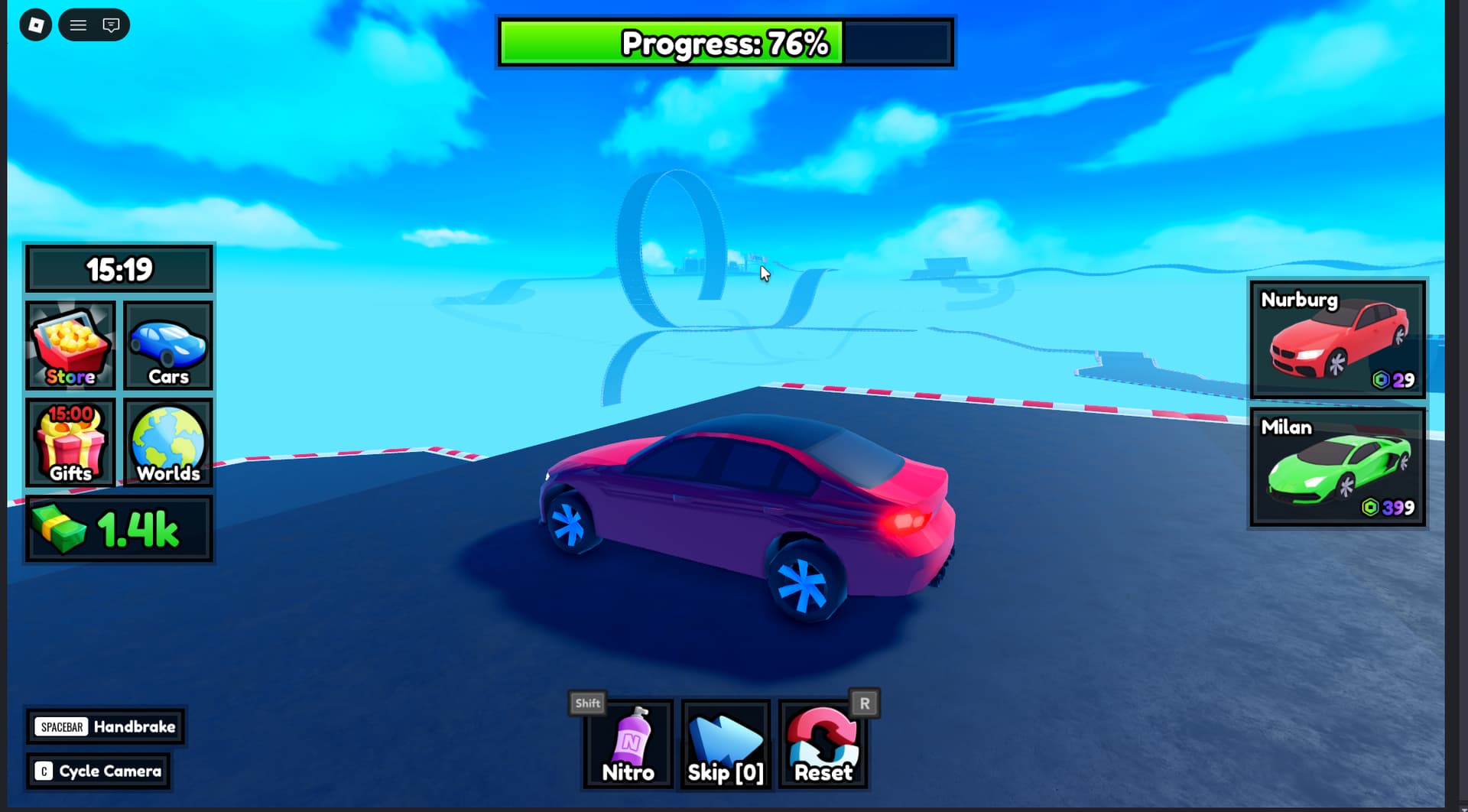Claim the Gifts reward box
Screen dimensions: 1468x812
[x=70, y=443]
